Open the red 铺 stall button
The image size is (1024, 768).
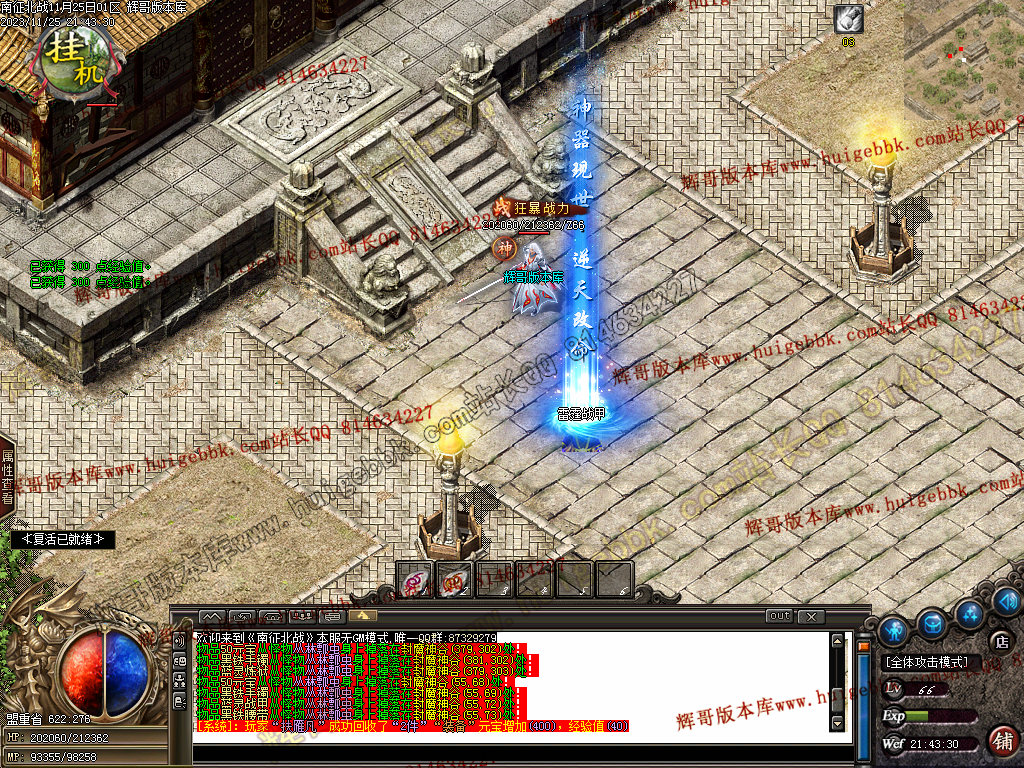pyautogui.click(x=1001, y=741)
